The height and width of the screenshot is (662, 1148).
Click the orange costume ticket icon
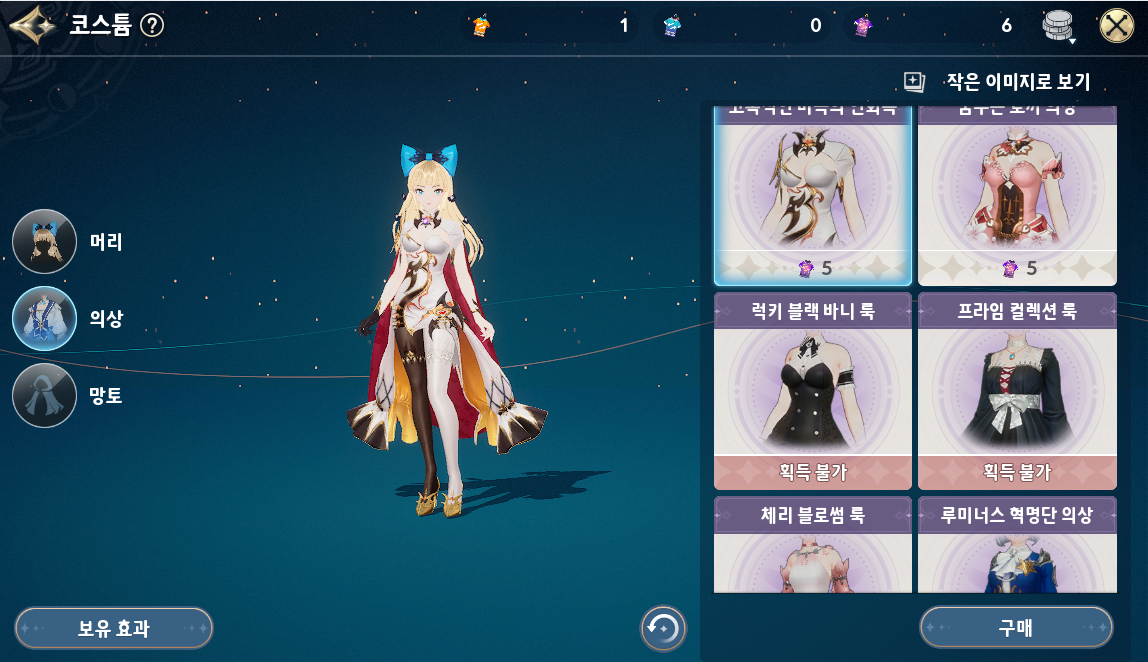point(480,26)
